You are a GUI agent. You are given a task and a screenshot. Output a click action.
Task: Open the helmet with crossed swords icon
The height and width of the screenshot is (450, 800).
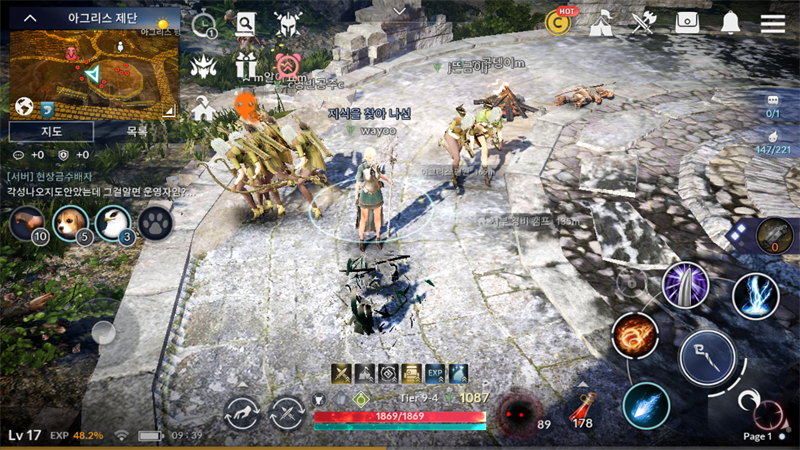click(288, 23)
